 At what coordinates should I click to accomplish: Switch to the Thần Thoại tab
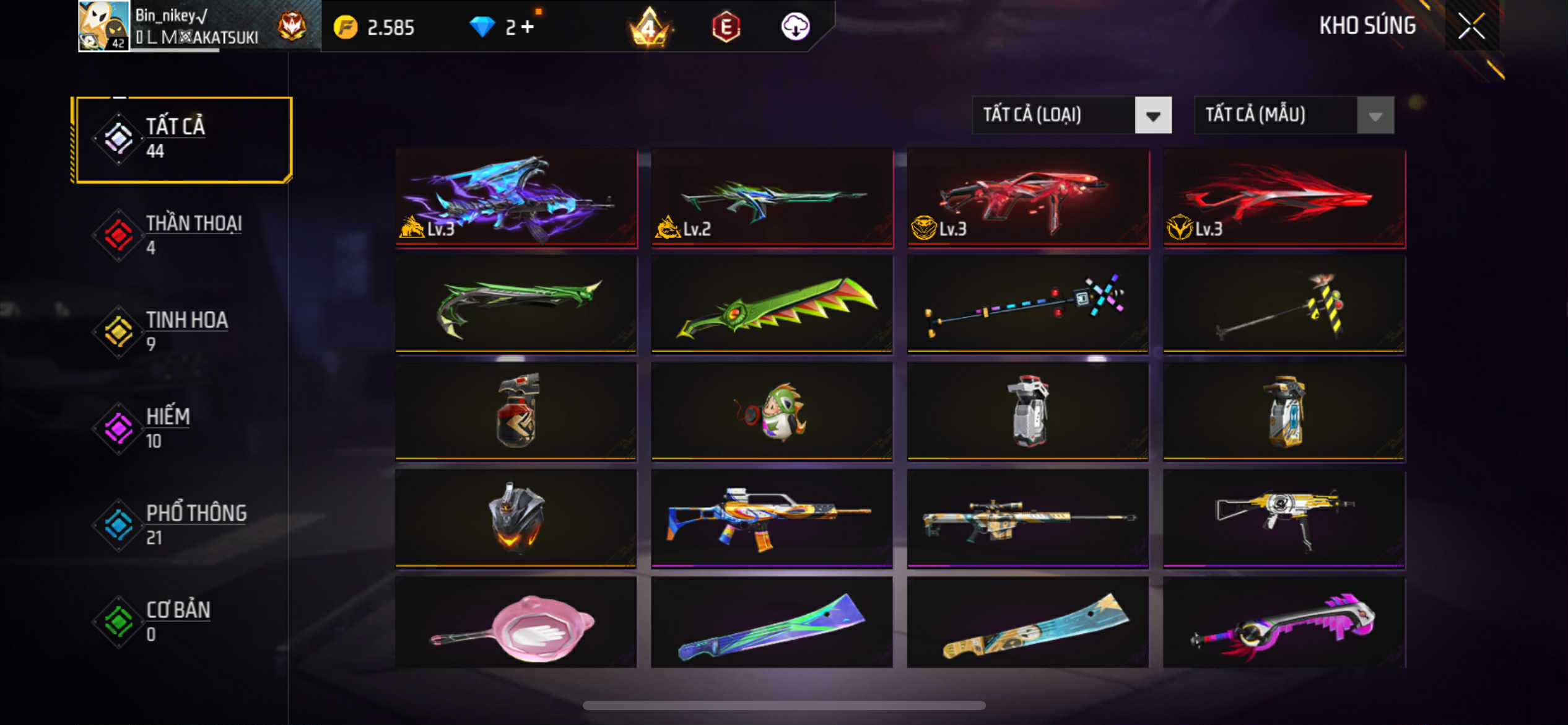pyautogui.click(x=181, y=235)
